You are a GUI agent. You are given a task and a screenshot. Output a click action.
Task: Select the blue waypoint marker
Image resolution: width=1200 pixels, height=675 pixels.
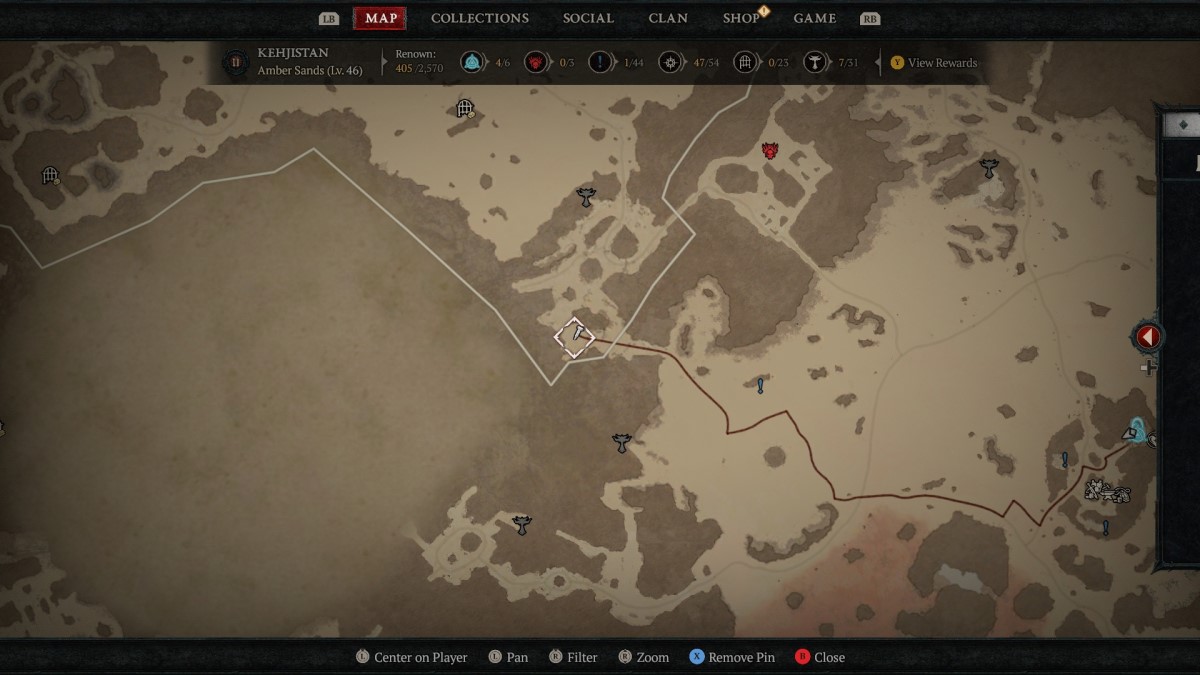point(1136,430)
